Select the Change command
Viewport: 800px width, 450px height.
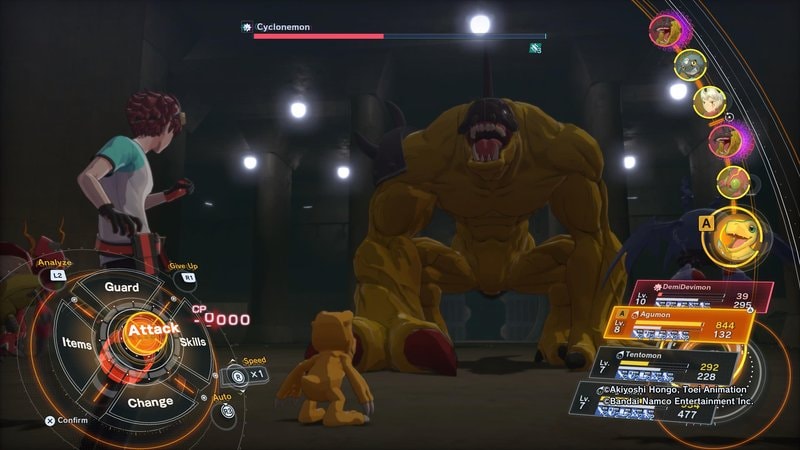click(150, 402)
